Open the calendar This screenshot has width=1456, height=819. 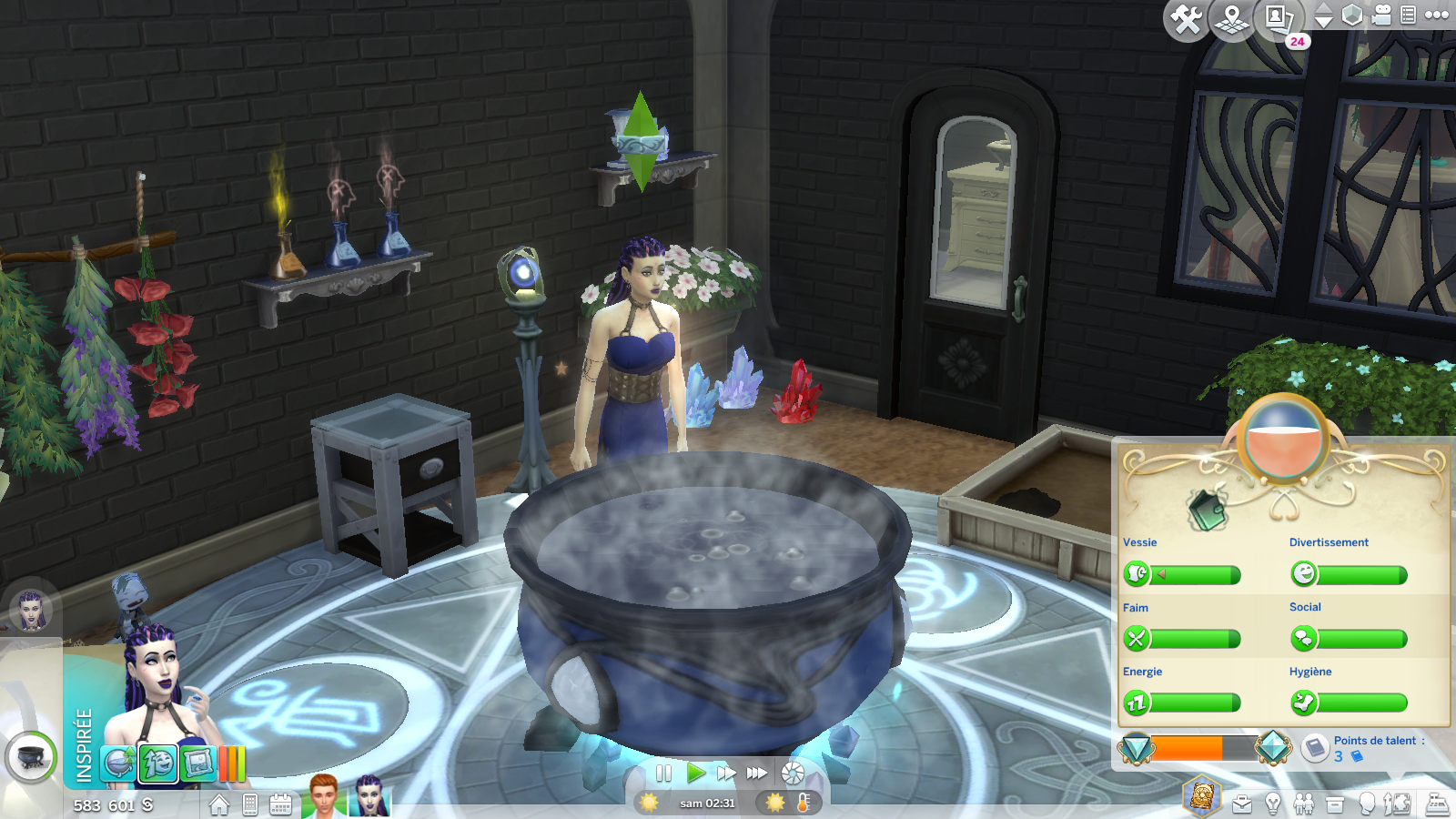[280, 804]
